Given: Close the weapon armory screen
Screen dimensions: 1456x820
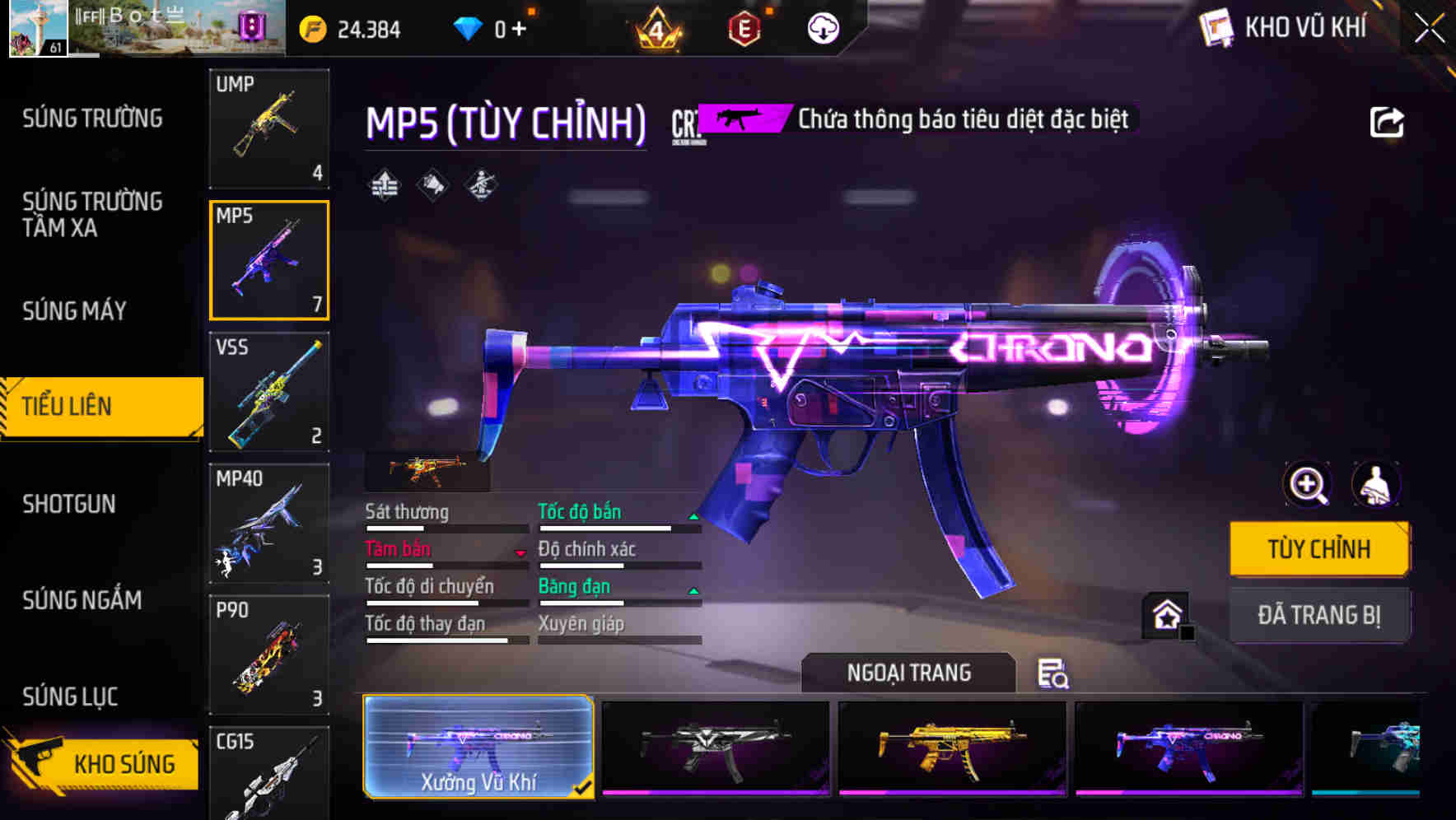Looking at the screenshot, I should coord(1430,29).
